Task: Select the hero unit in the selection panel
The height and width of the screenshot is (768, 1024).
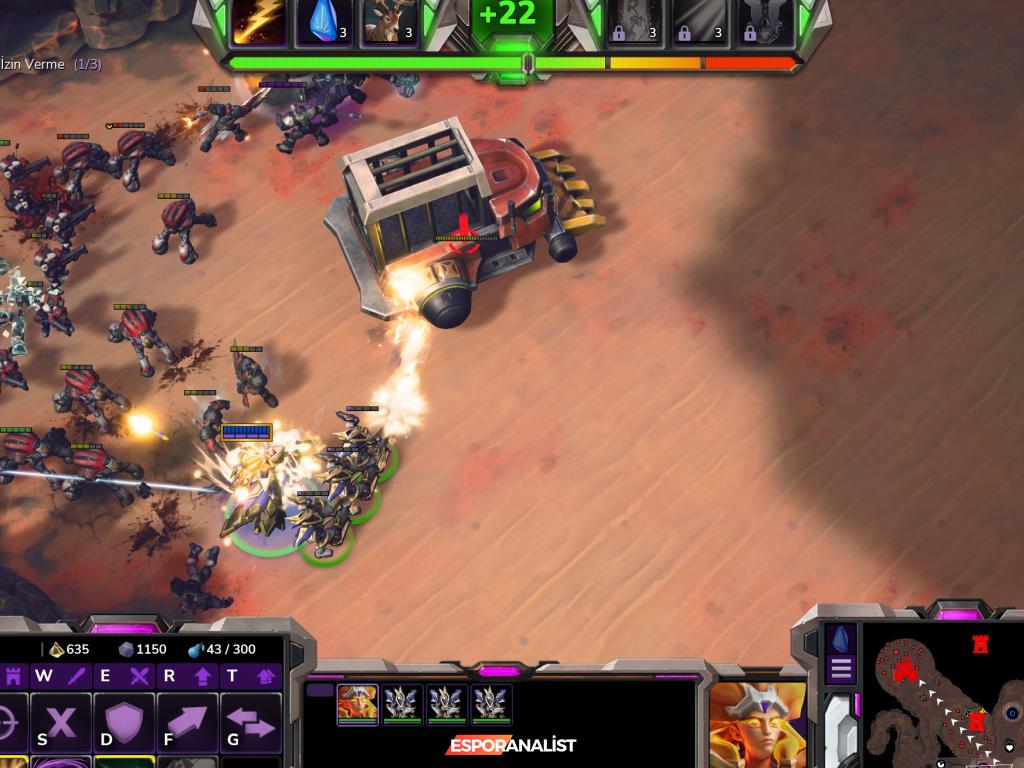Action: click(357, 703)
